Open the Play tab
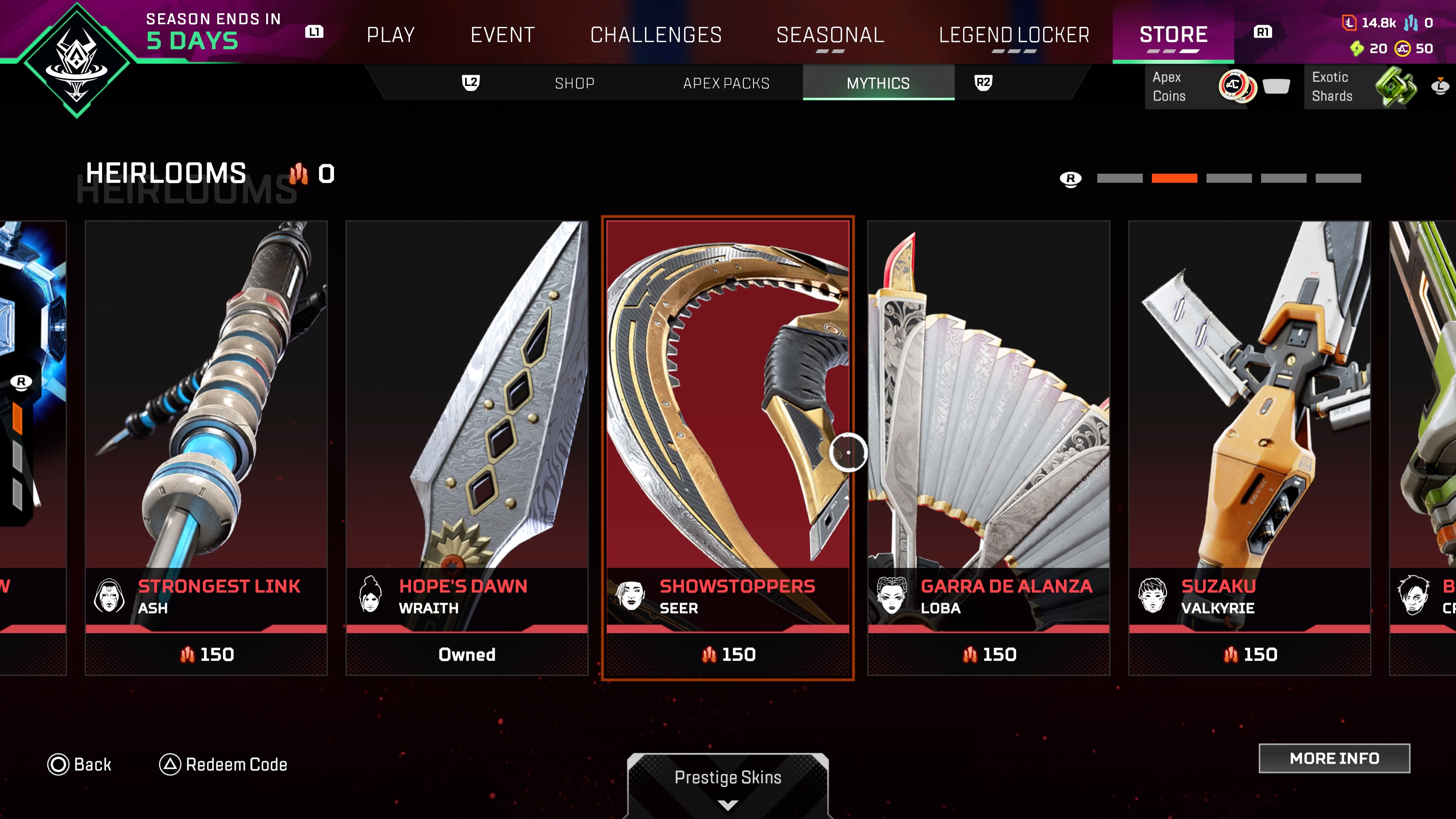Screen dimensions: 1456x819 point(391,35)
